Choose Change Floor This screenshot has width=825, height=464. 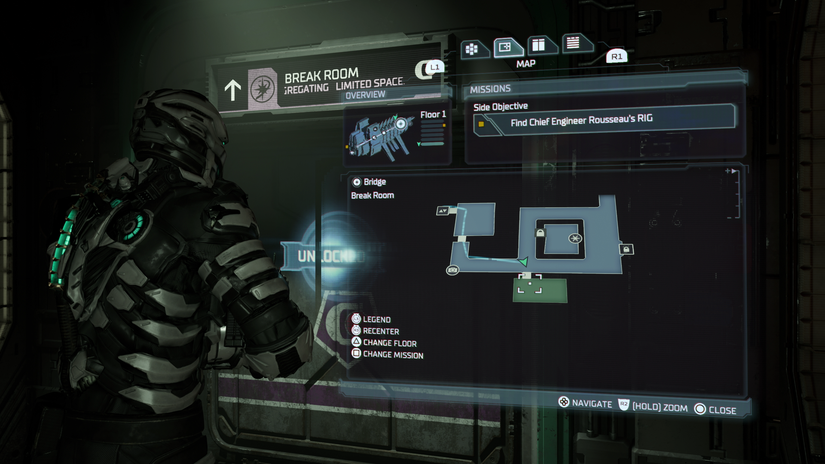[388, 343]
